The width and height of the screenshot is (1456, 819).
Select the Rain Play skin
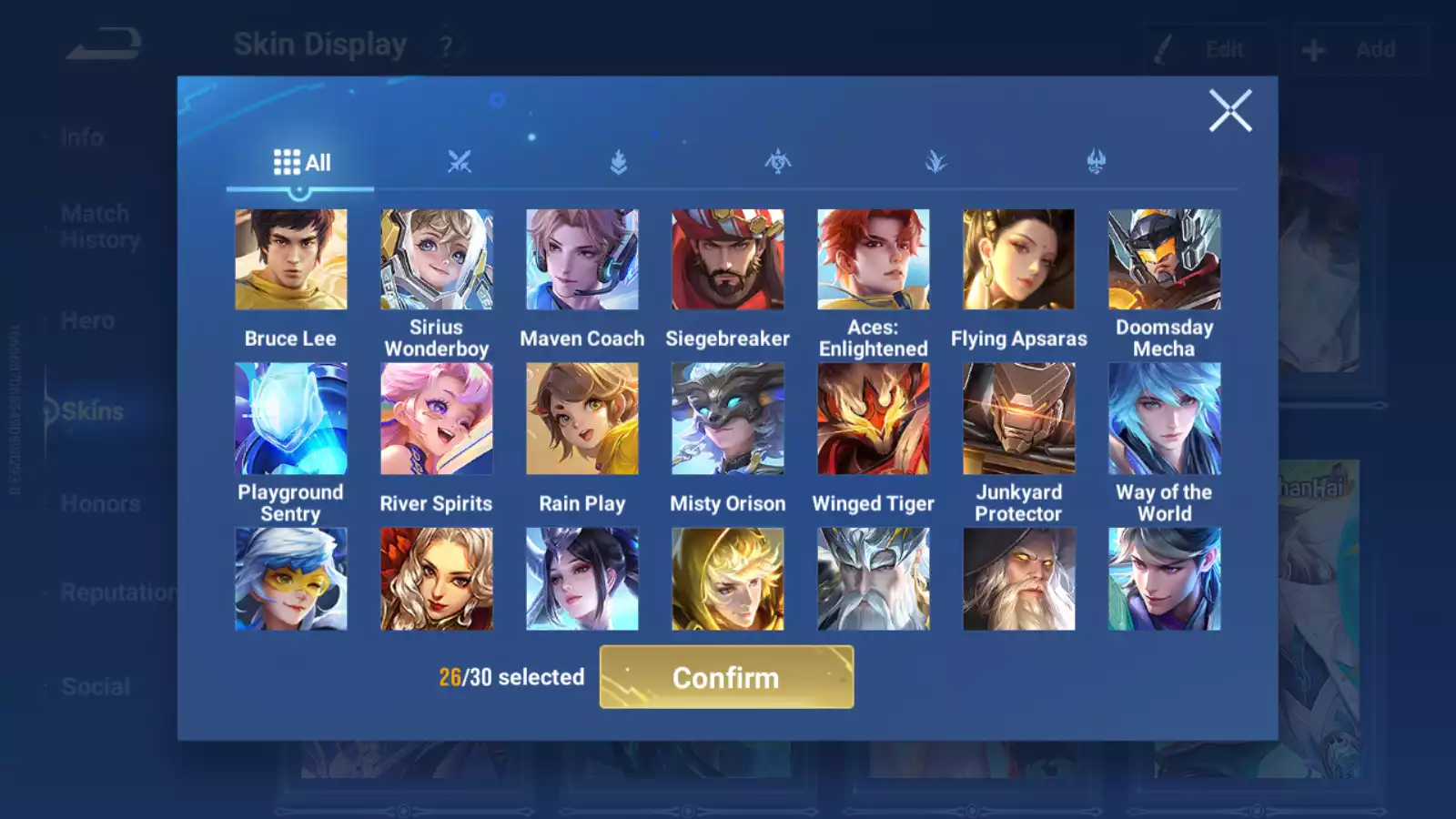point(581,419)
